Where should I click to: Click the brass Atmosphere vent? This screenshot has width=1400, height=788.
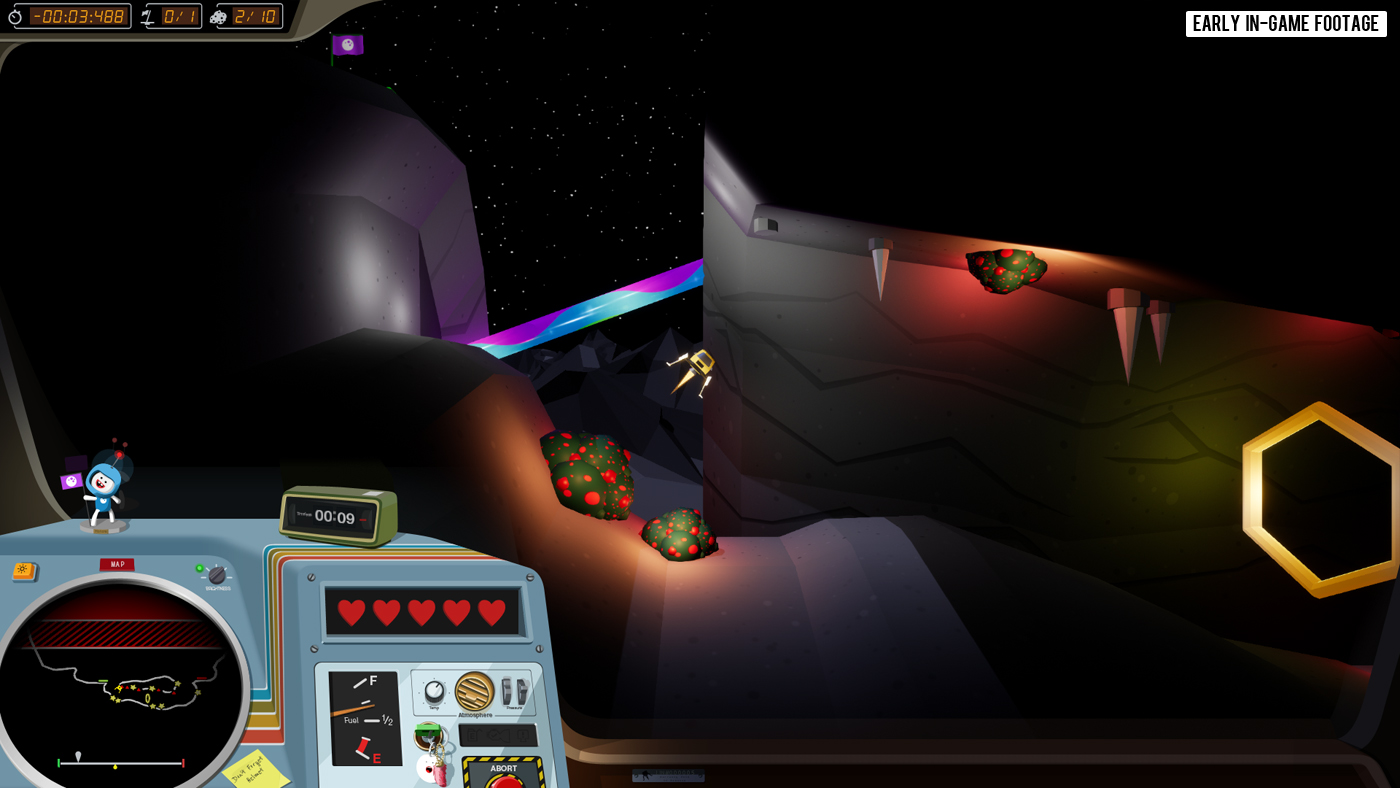(474, 691)
